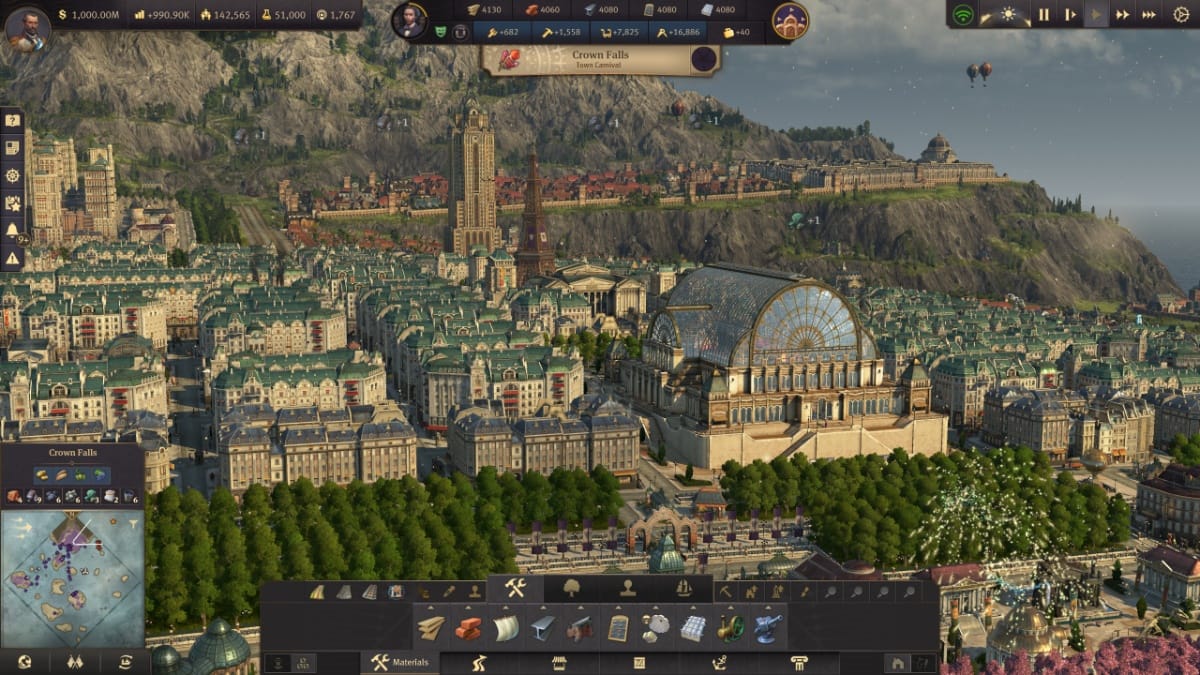The height and width of the screenshot is (675, 1200).
Task: Open the palace city icon
Action: pos(790,20)
